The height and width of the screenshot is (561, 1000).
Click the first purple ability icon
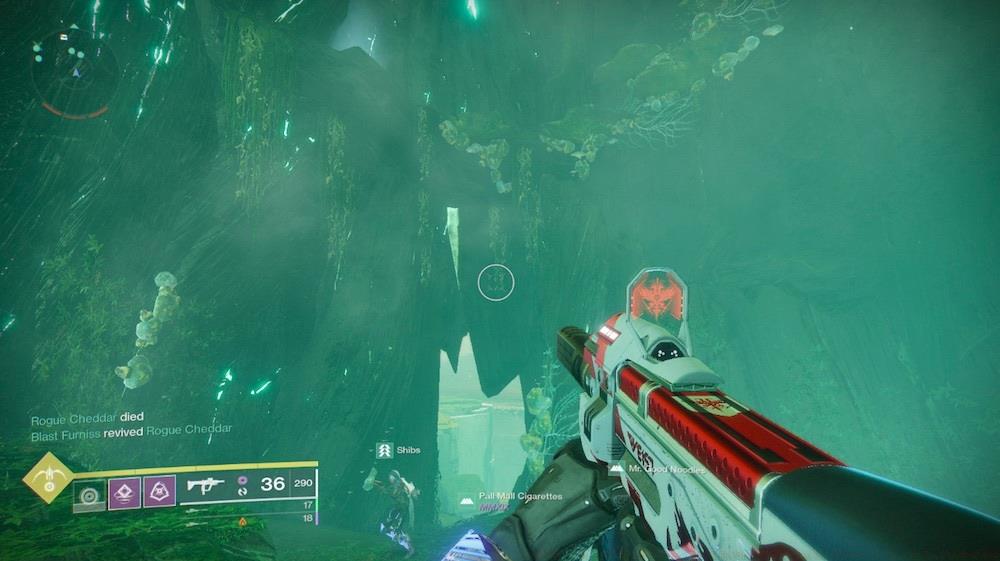coord(124,491)
